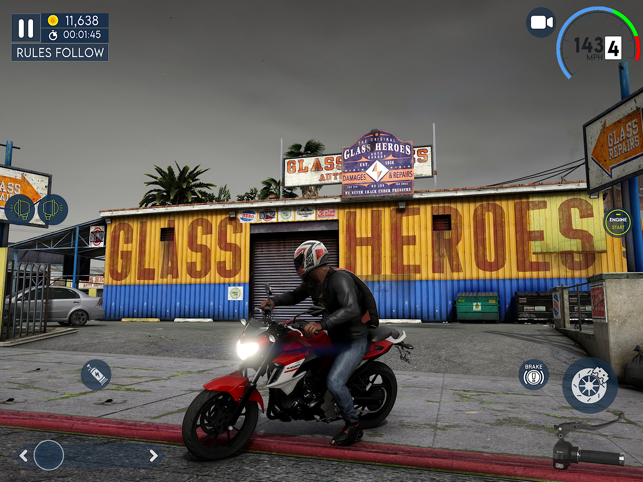Screen dimensions: 643x482
Task: Switch the camera view
Action: 541,22
